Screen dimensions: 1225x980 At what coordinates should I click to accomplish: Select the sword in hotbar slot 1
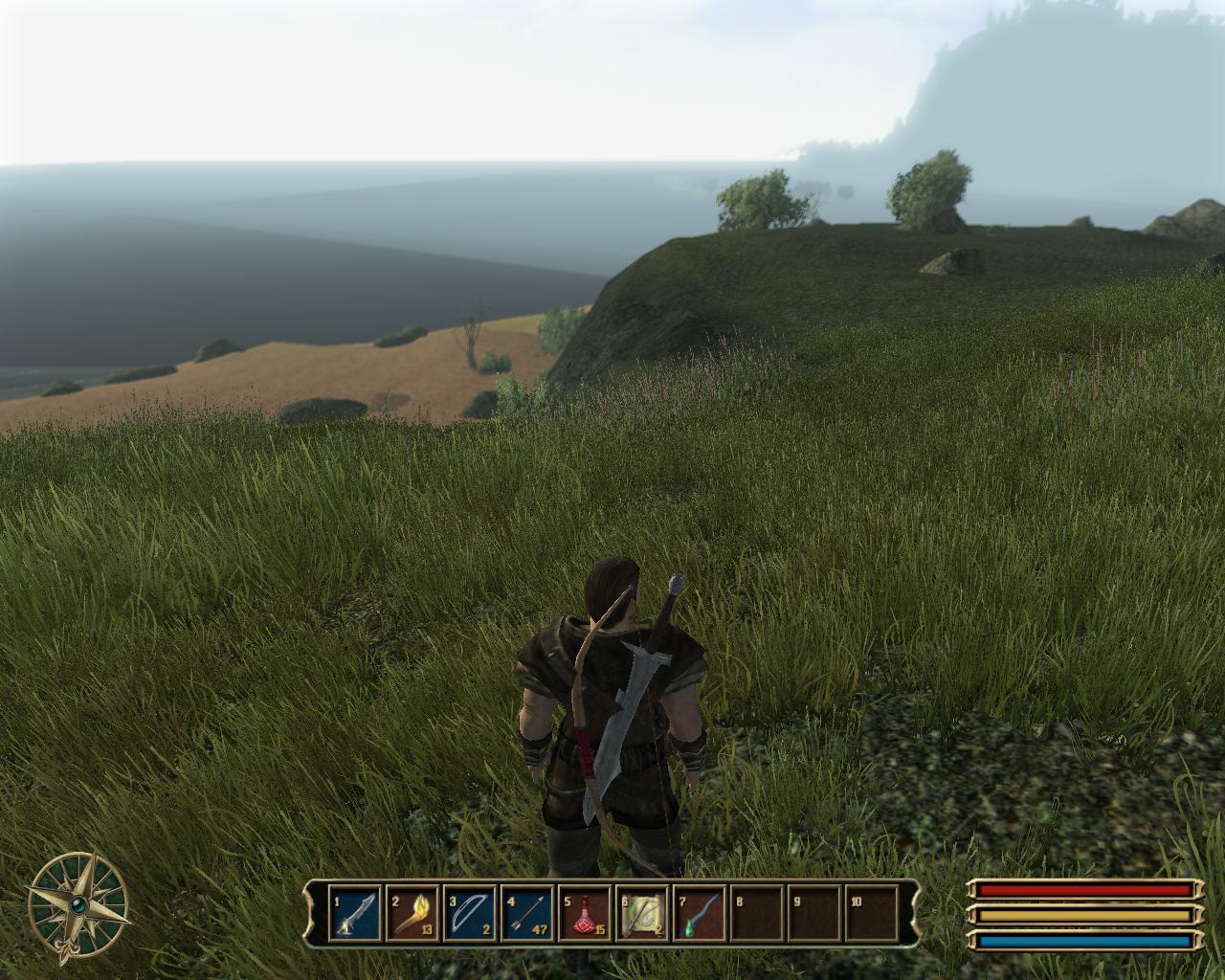[x=354, y=914]
